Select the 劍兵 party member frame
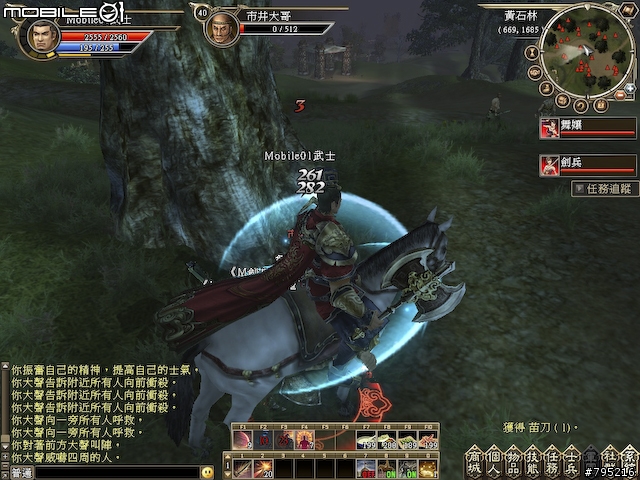640x480 pixels. click(x=587, y=164)
